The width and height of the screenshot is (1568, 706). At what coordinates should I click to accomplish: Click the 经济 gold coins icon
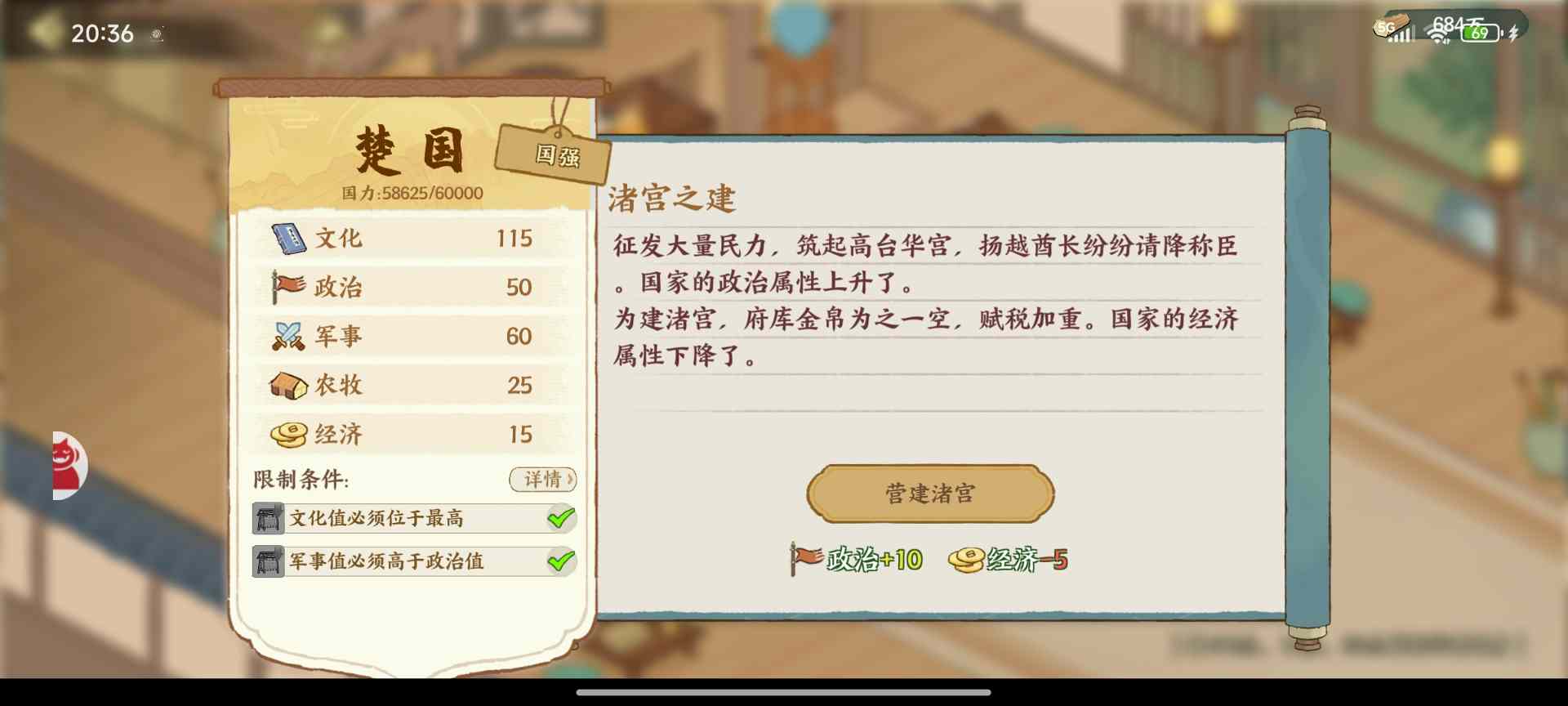pos(290,434)
